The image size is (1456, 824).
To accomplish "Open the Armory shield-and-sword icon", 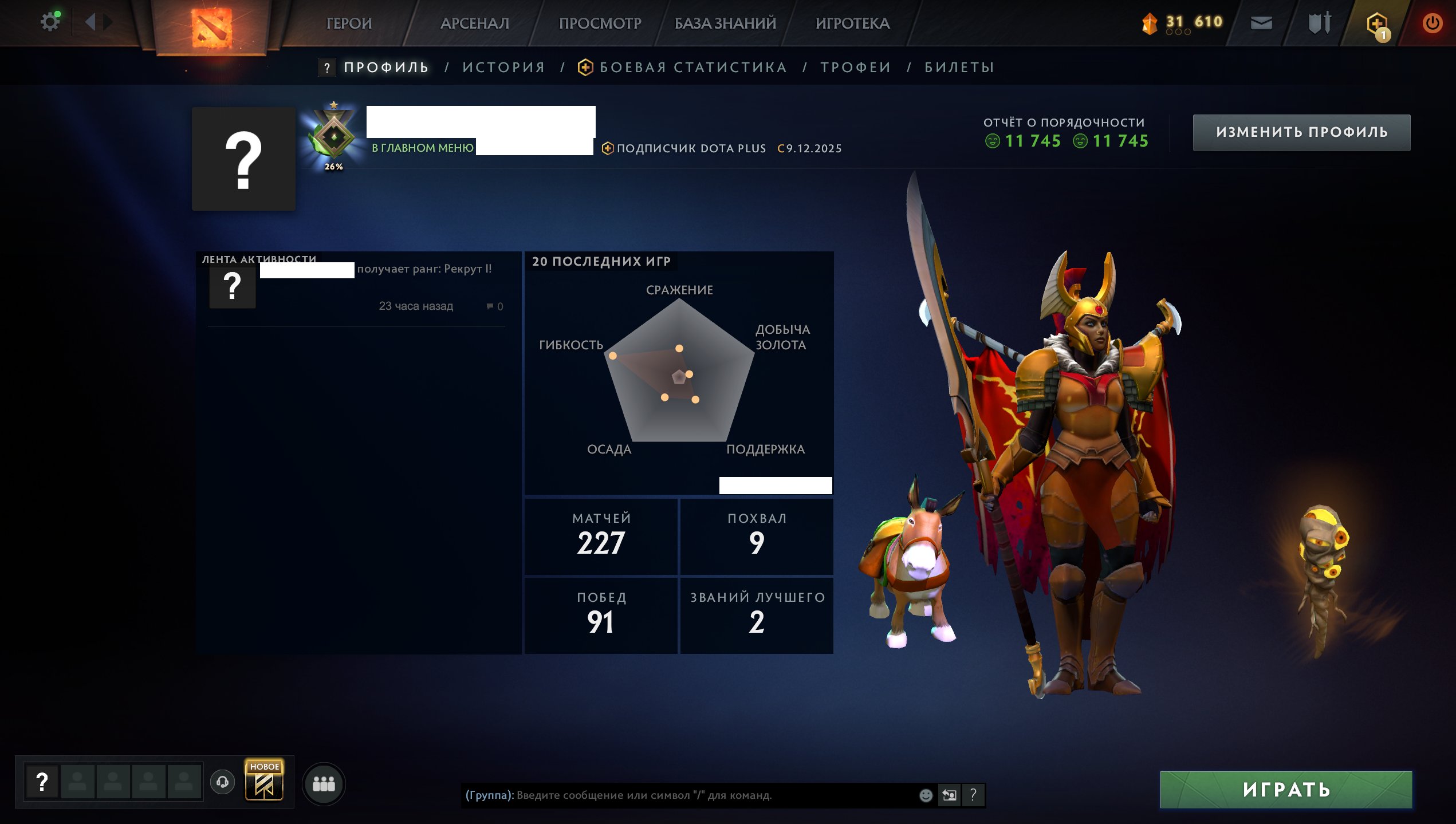I will [x=1322, y=23].
